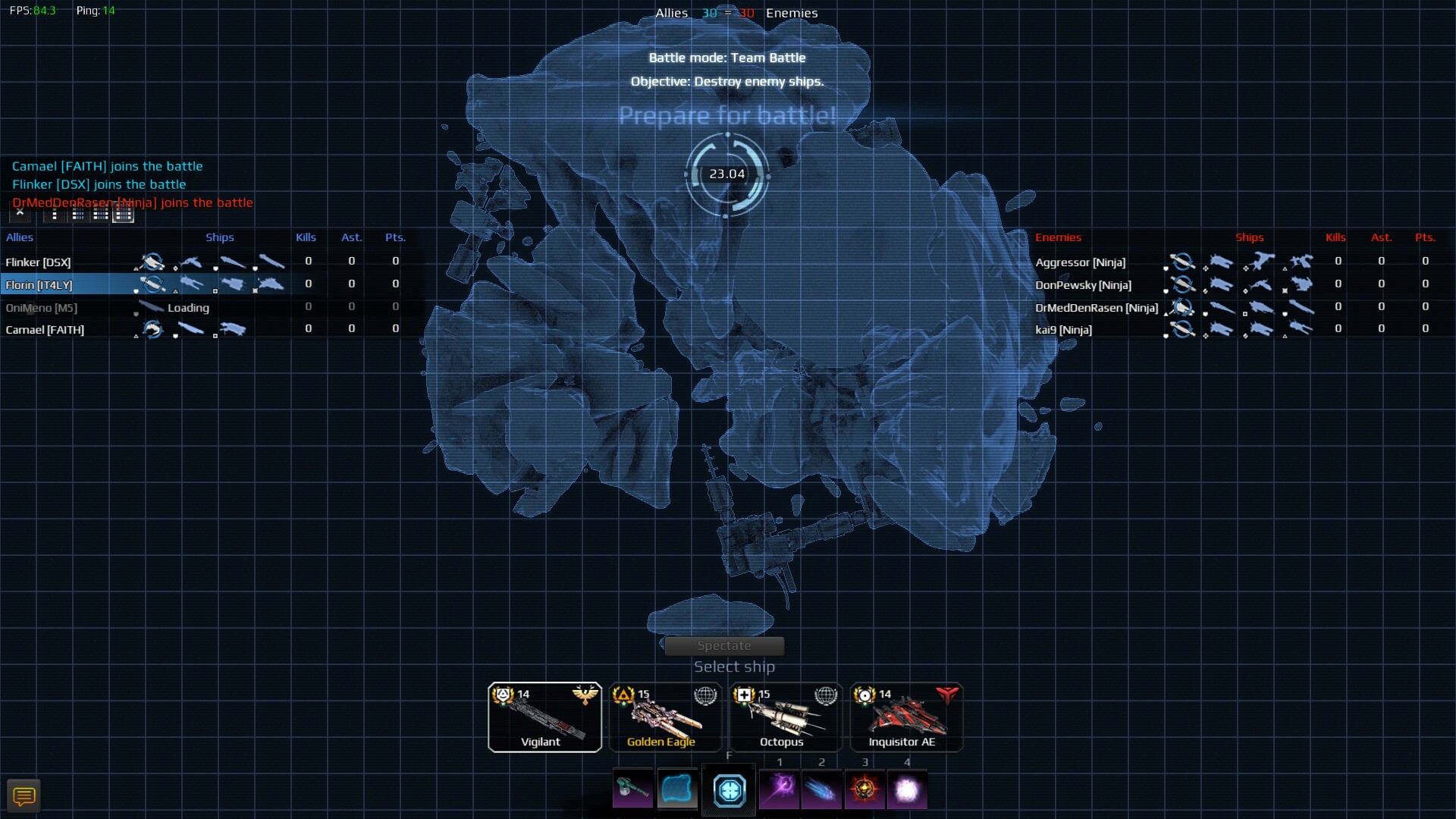Viewport: 1456px width, 819px height.
Task: Click the green weapon module icon
Action: (632, 789)
